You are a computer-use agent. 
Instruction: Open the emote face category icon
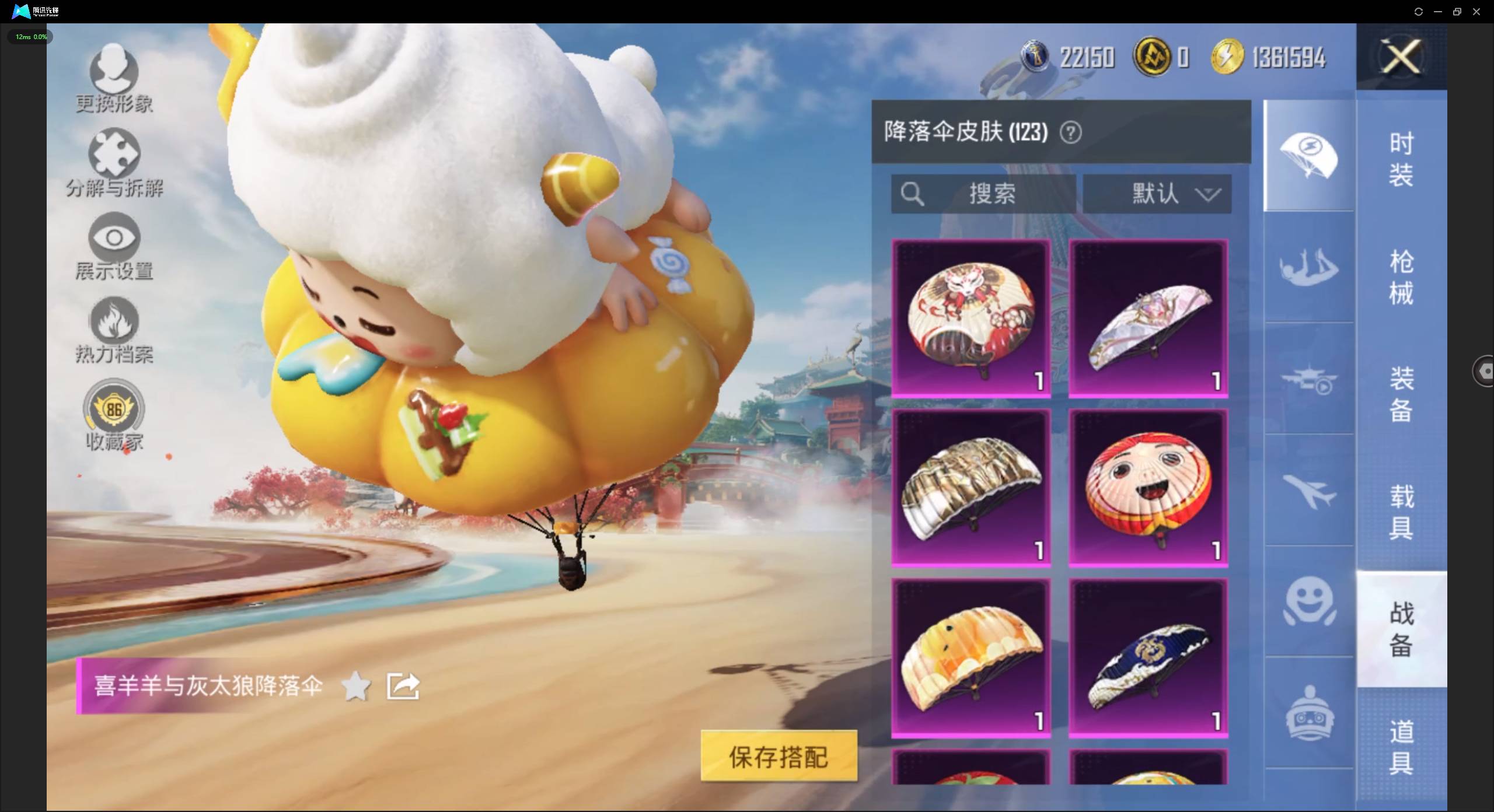coord(1309,602)
